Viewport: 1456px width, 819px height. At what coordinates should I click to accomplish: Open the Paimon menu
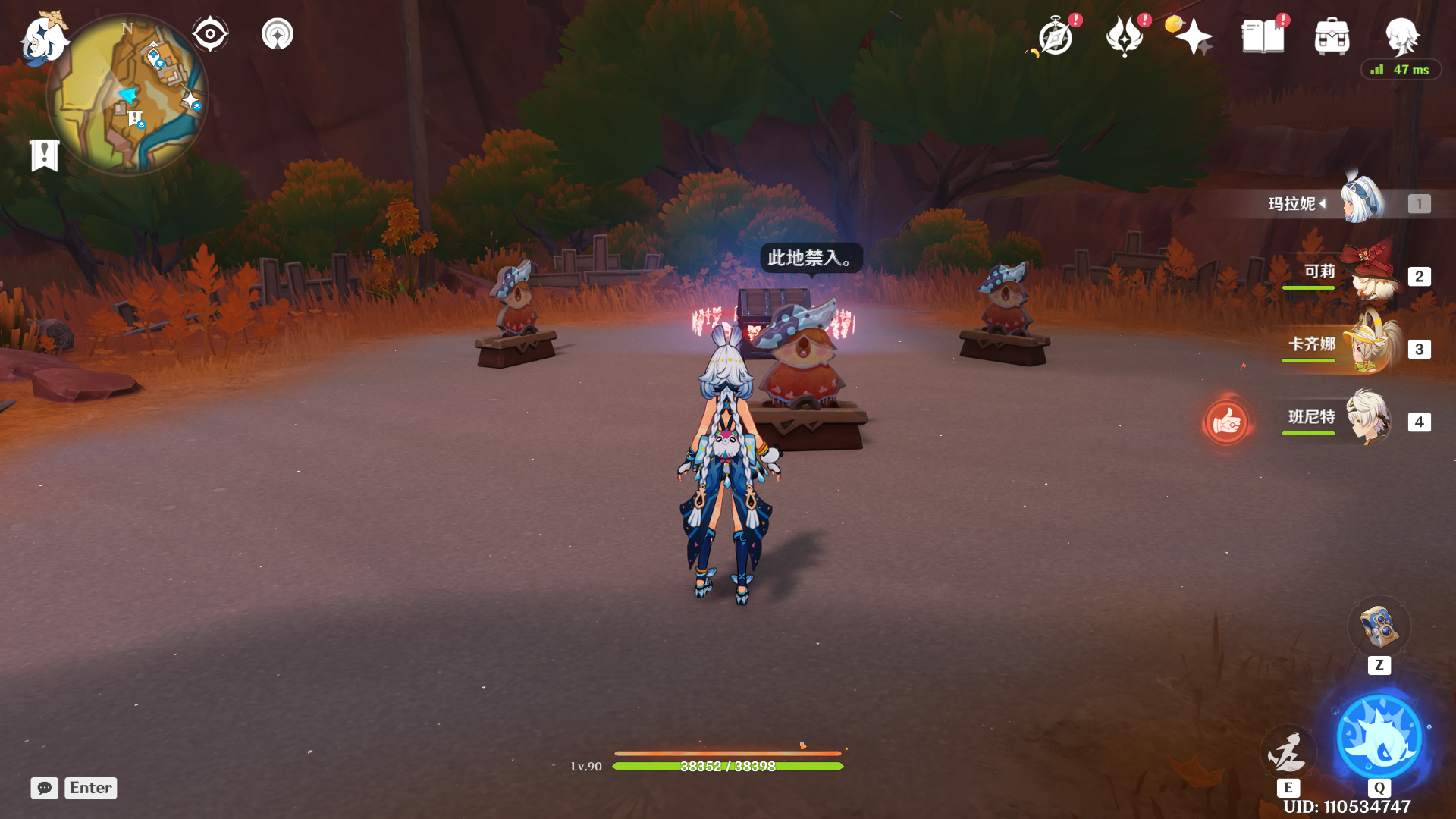(x=42, y=39)
